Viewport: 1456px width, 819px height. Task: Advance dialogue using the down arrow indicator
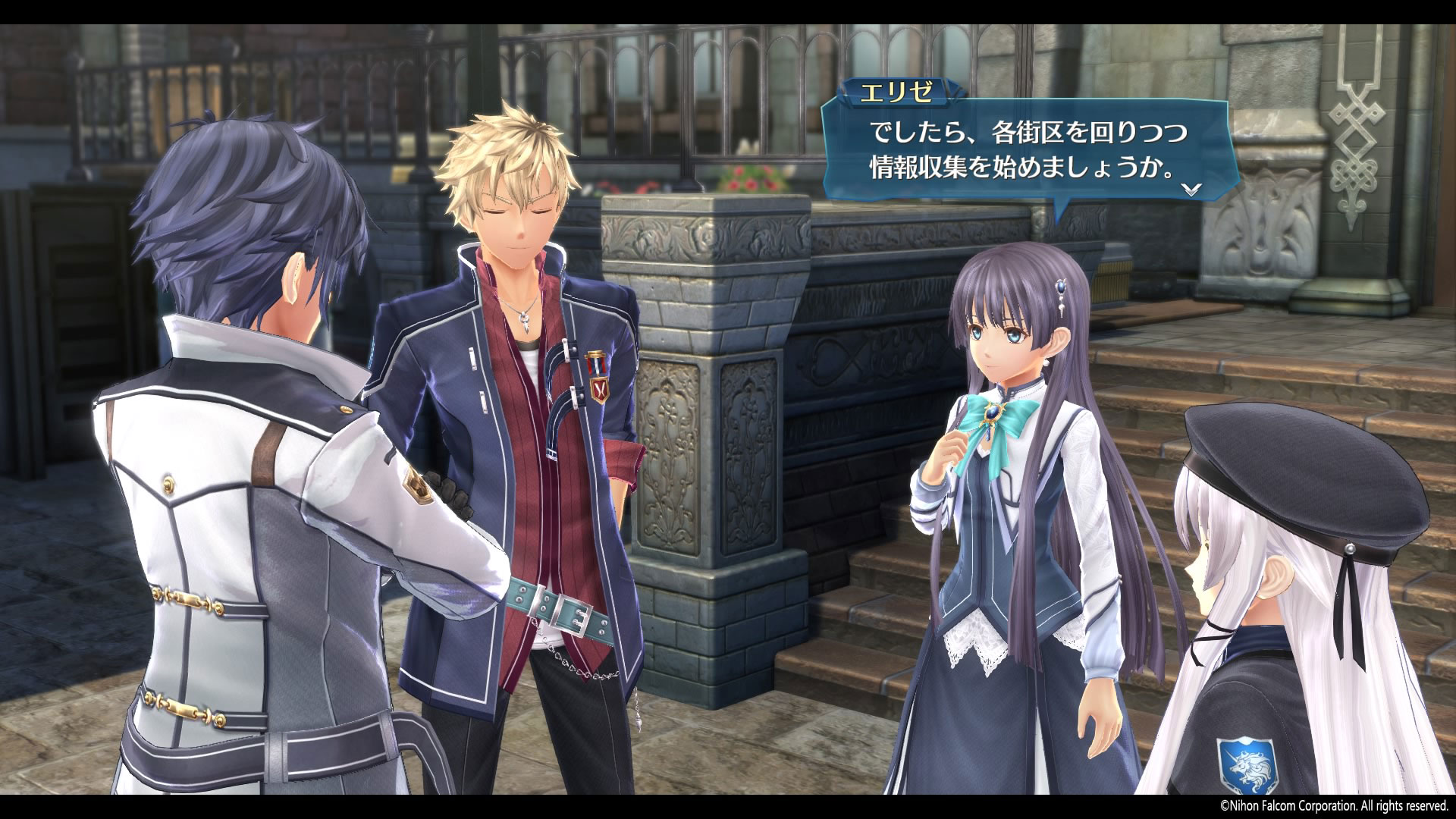1191,190
